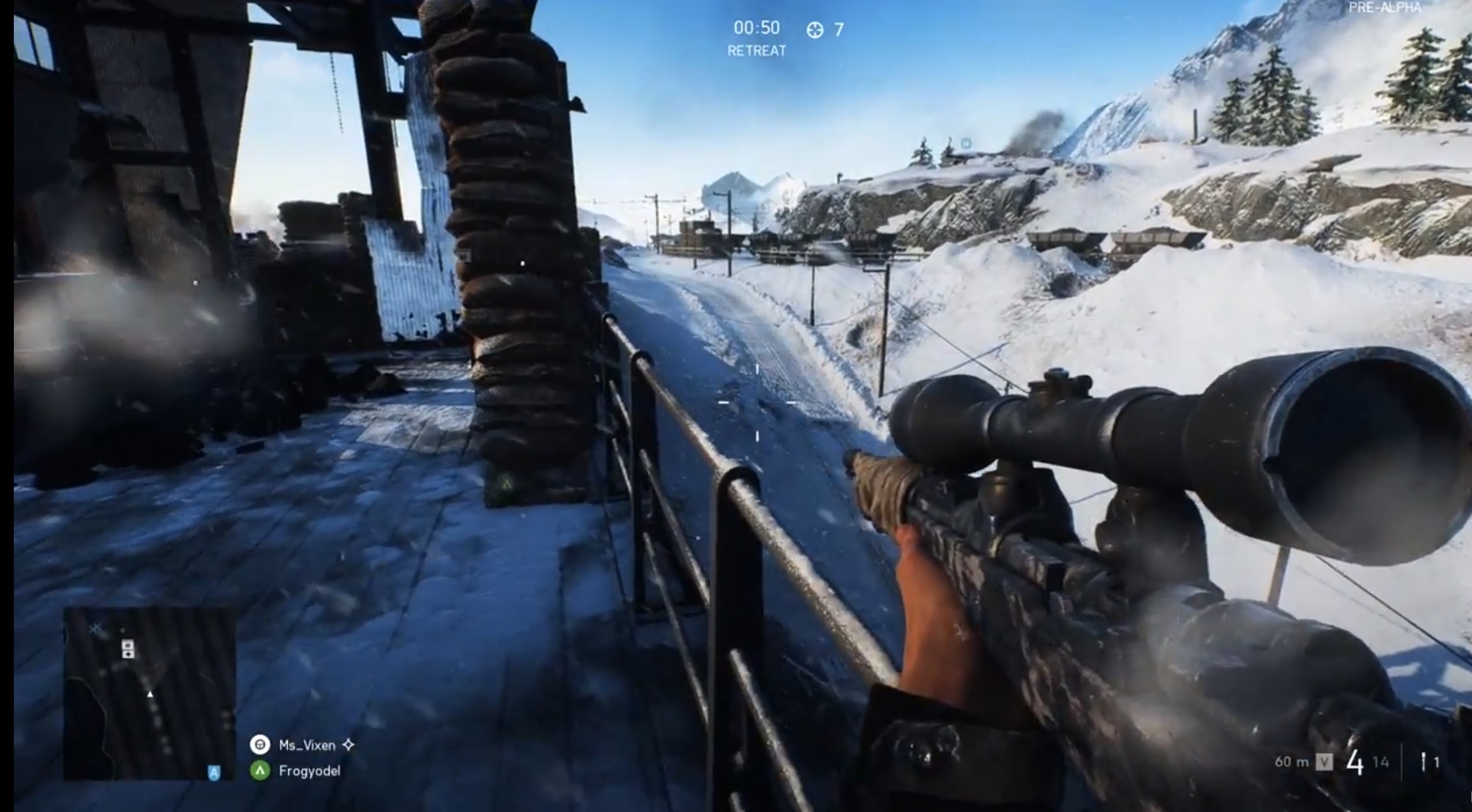The height and width of the screenshot is (812, 1472).
Task: Select the Frogyodel squadmate entry
Action: (310, 771)
